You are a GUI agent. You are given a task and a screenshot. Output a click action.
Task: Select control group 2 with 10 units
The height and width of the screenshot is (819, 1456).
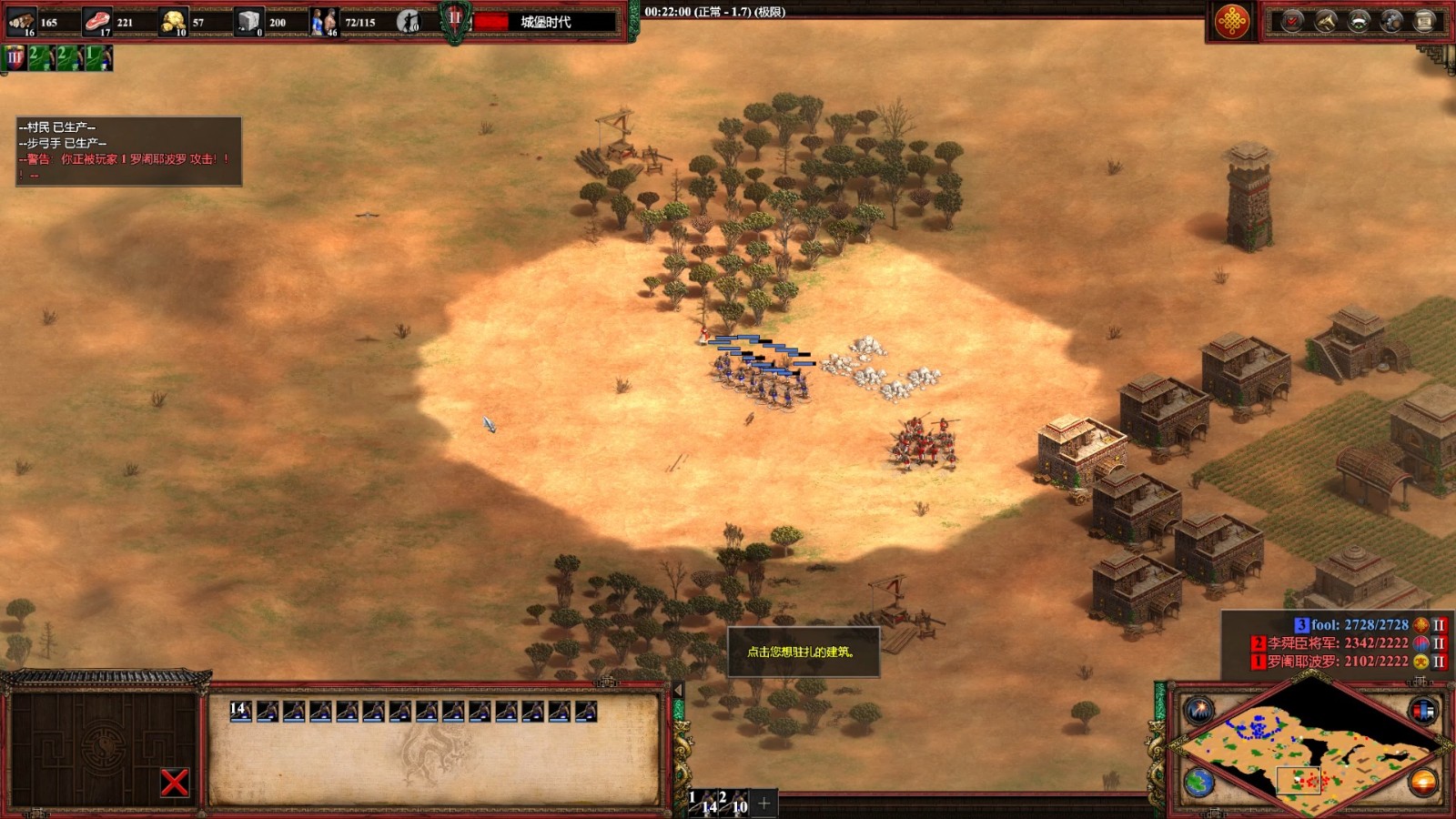734,802
